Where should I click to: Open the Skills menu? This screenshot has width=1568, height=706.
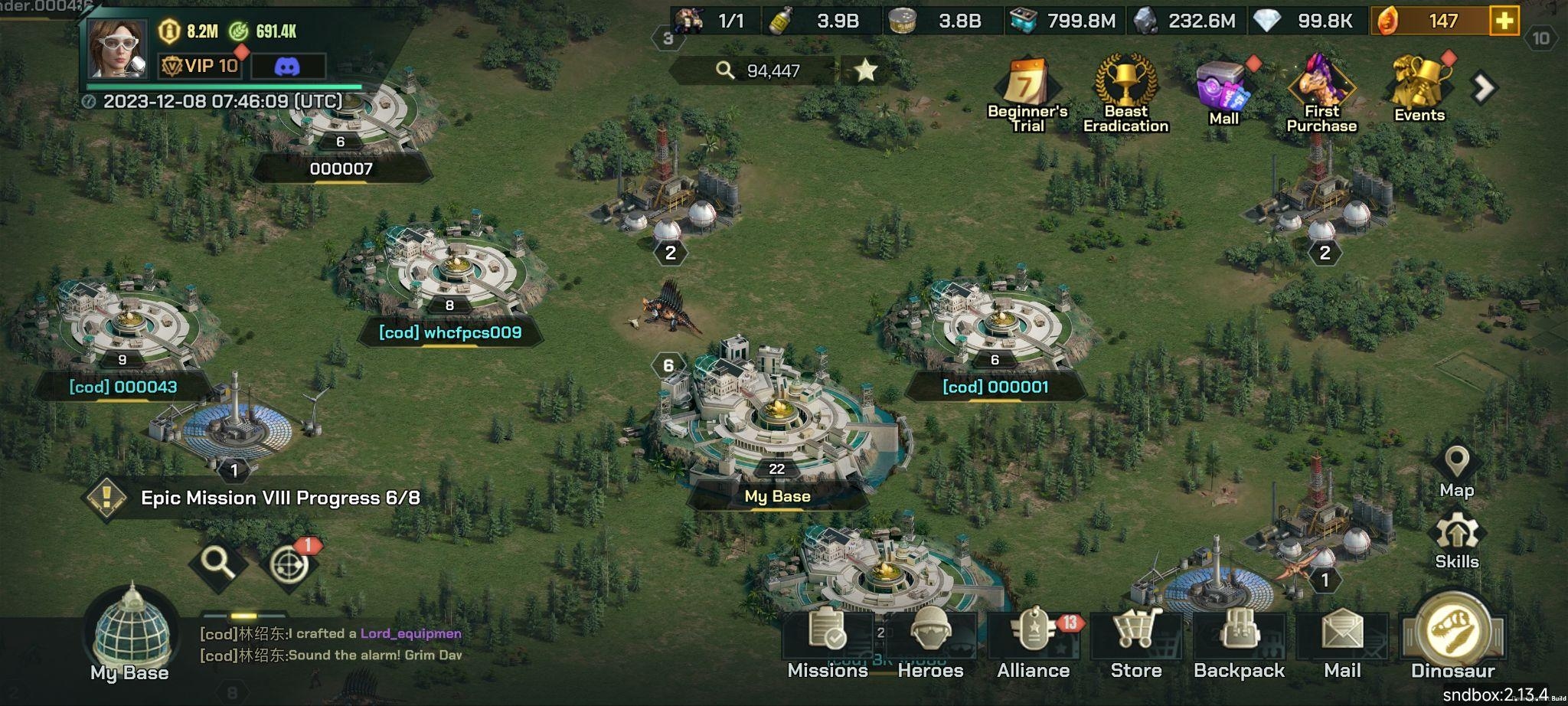pyautogui.click(x=1456, y=541)
